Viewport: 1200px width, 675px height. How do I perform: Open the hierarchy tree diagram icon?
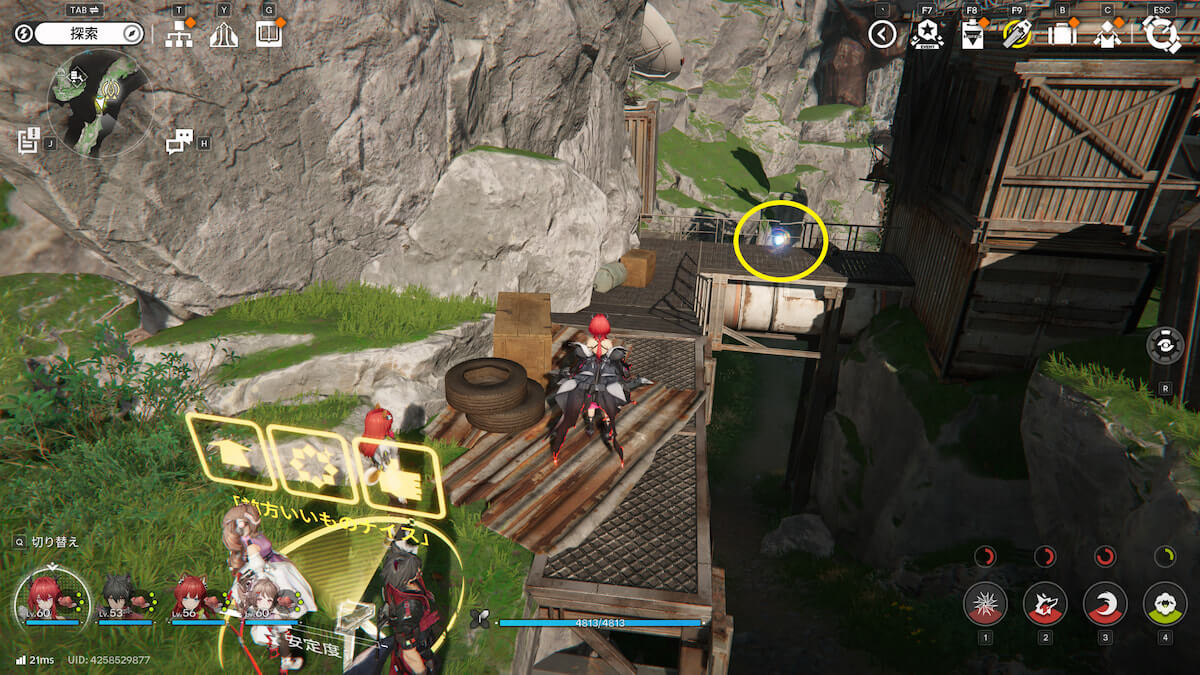pos(179,35)
